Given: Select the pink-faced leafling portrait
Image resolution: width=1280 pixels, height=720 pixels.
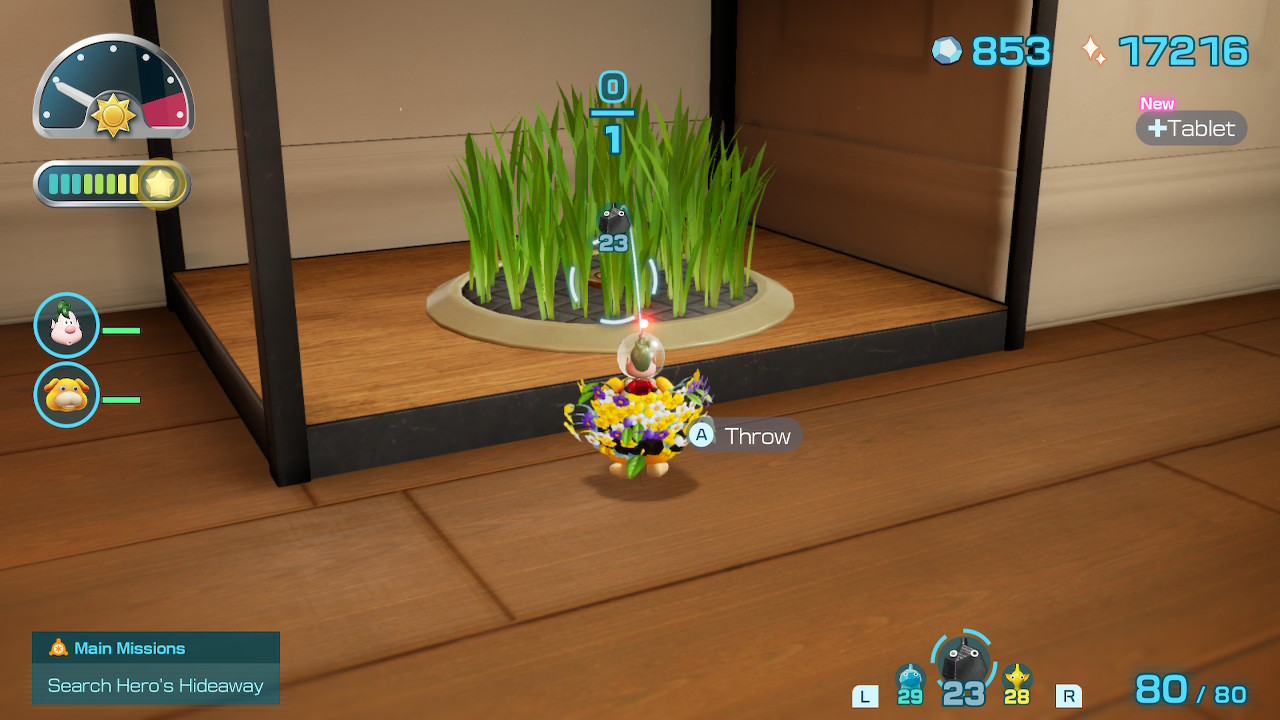Looking at the screenshot, I should tap(66, 325).
